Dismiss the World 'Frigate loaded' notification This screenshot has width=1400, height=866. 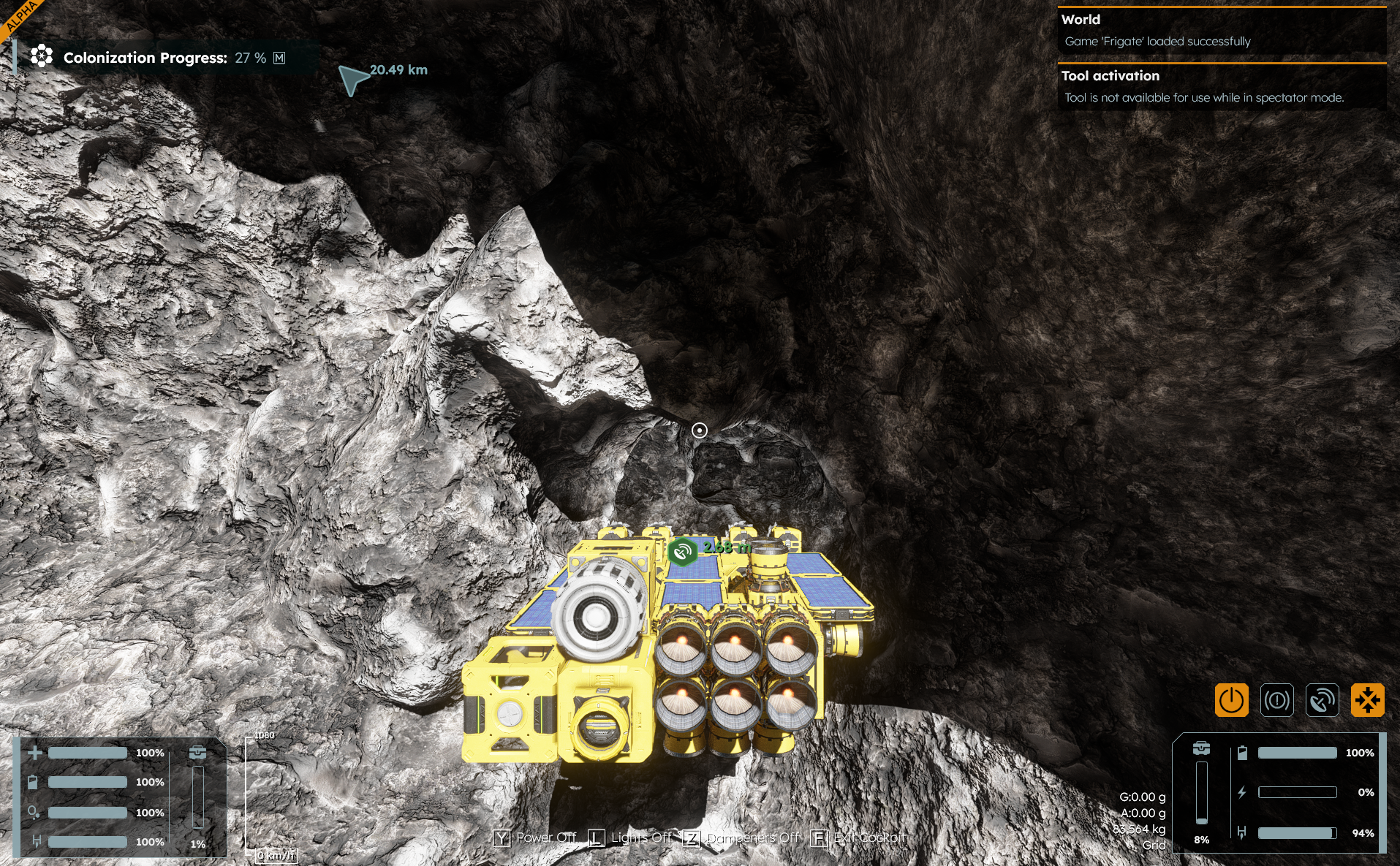point(1221,31)
